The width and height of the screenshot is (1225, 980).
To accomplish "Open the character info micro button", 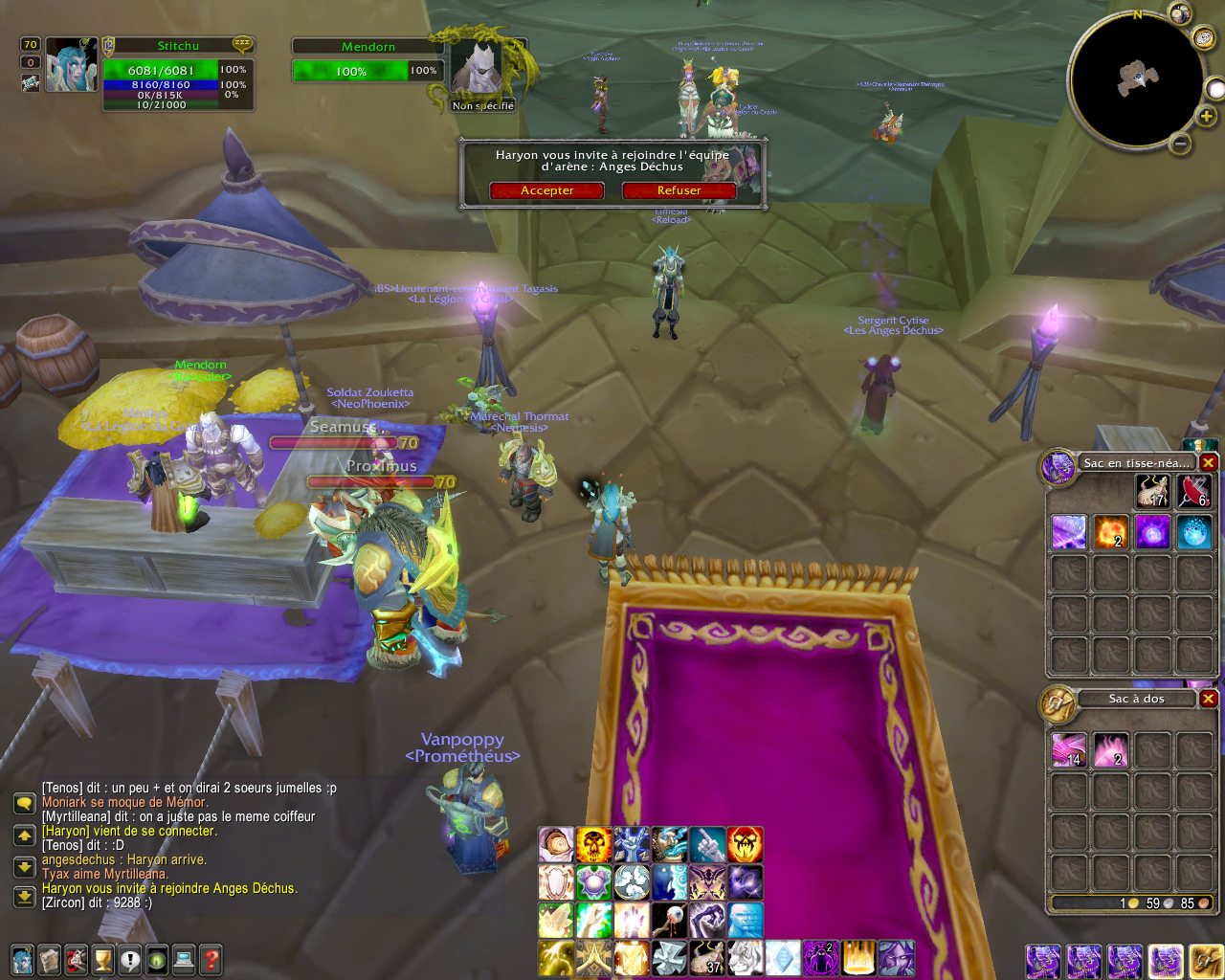I will pos(21,958).
